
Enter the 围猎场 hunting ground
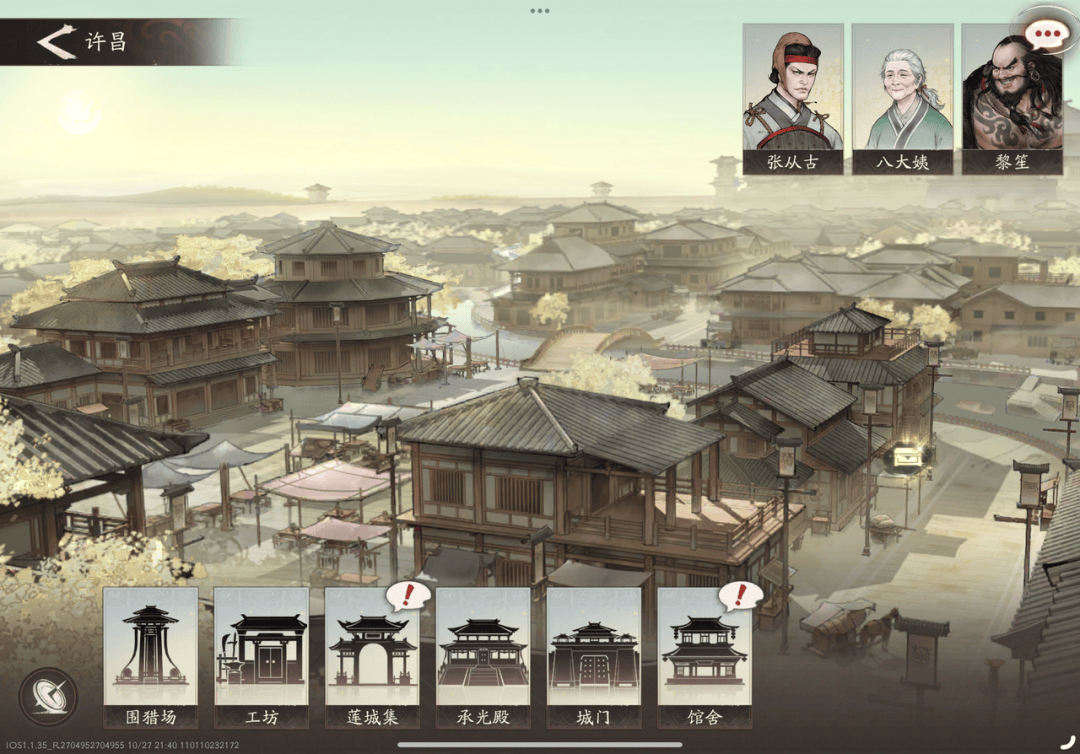(151, 656)
